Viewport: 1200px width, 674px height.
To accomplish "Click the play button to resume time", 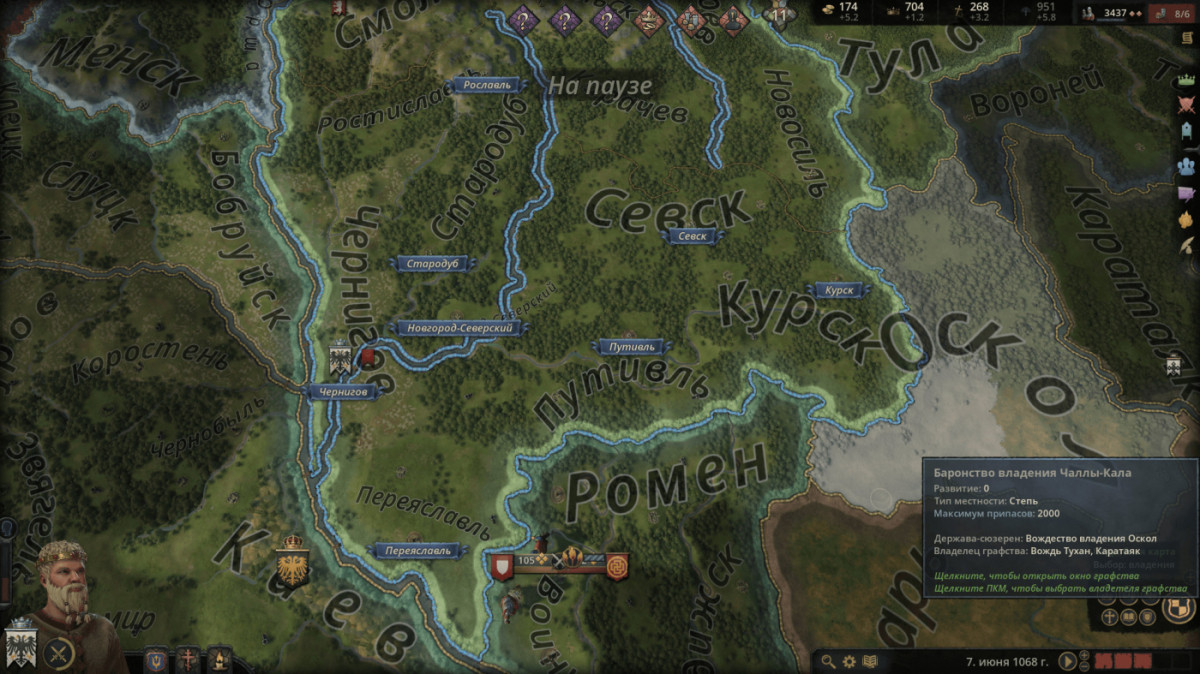I will point(1068,661).
